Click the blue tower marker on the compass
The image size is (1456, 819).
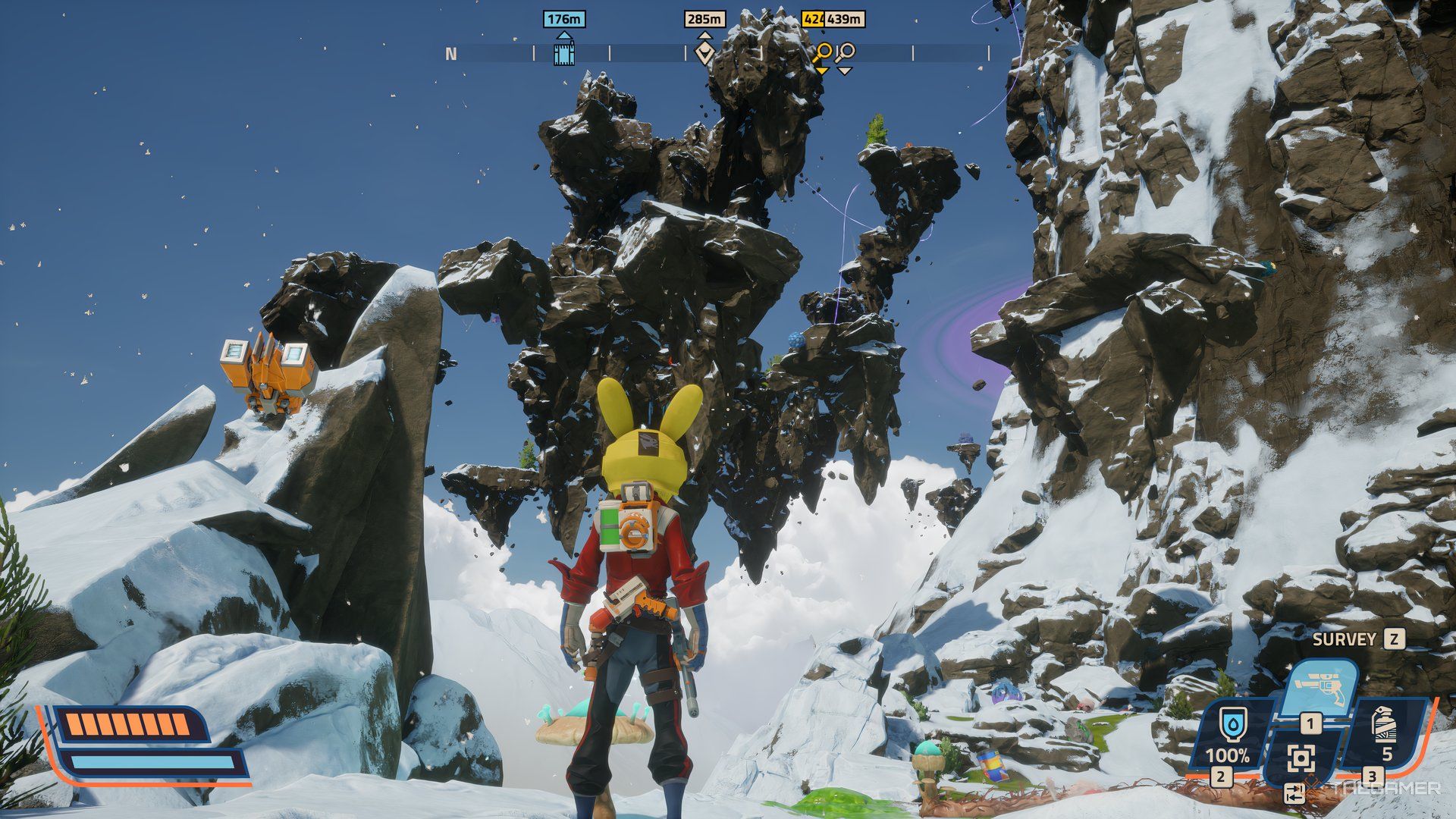563,54
